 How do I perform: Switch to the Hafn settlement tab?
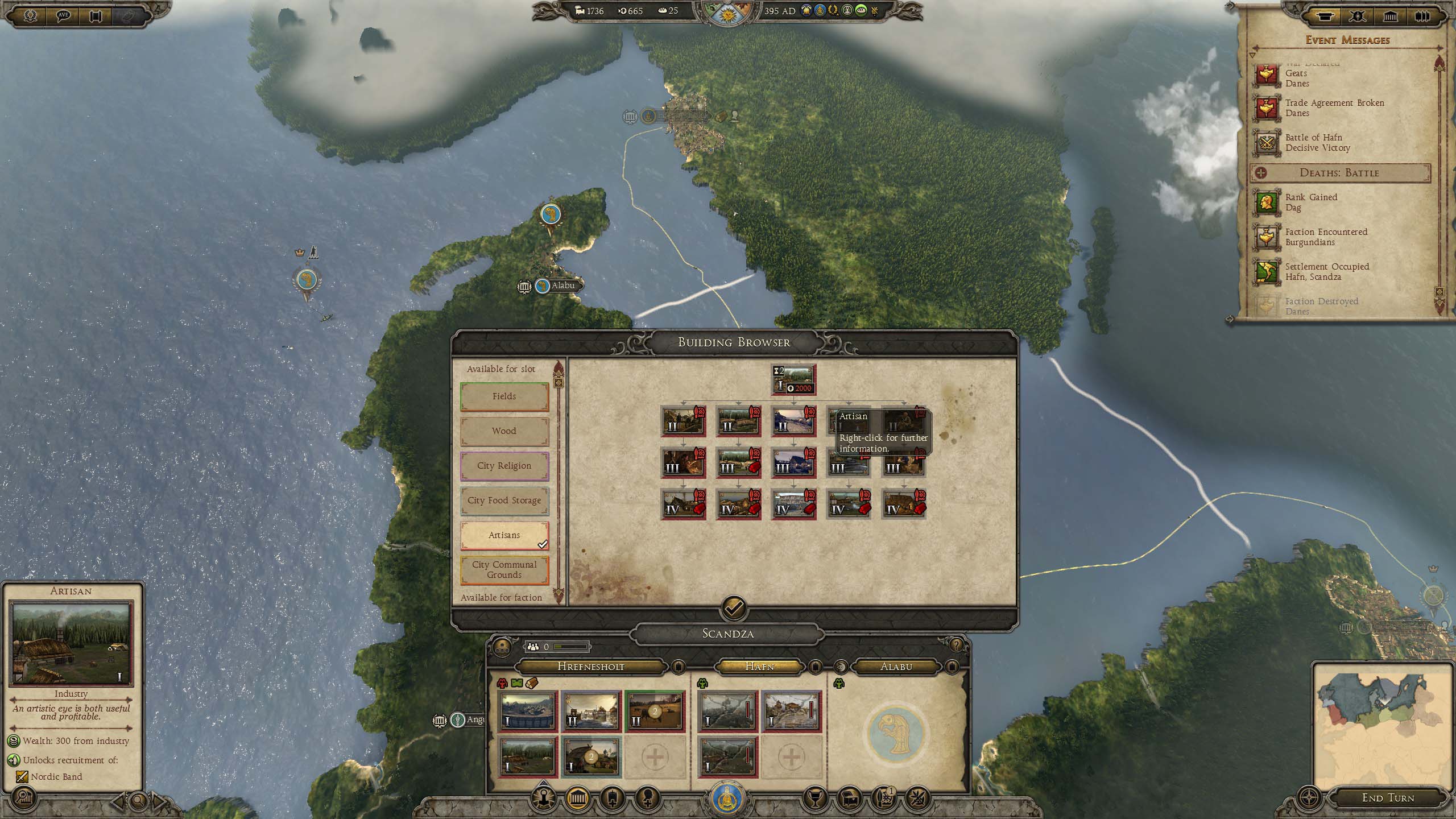pos(759,667)
